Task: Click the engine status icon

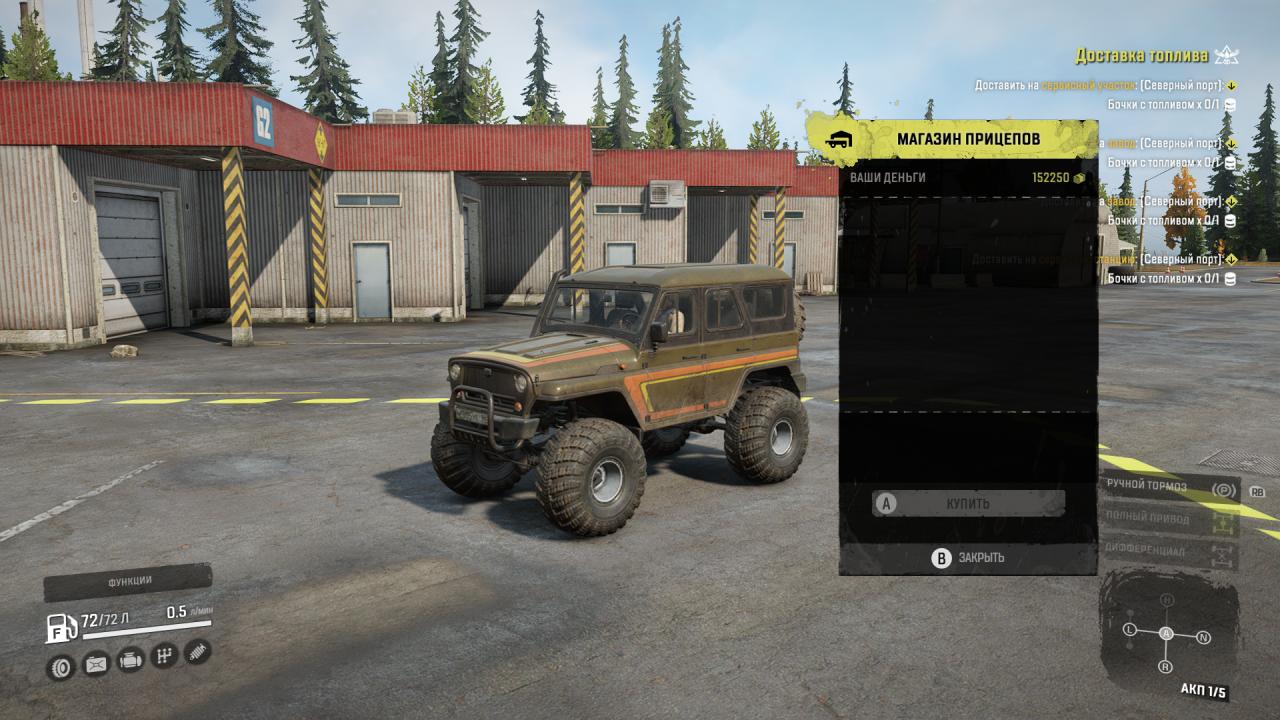Action: [130, 660]
